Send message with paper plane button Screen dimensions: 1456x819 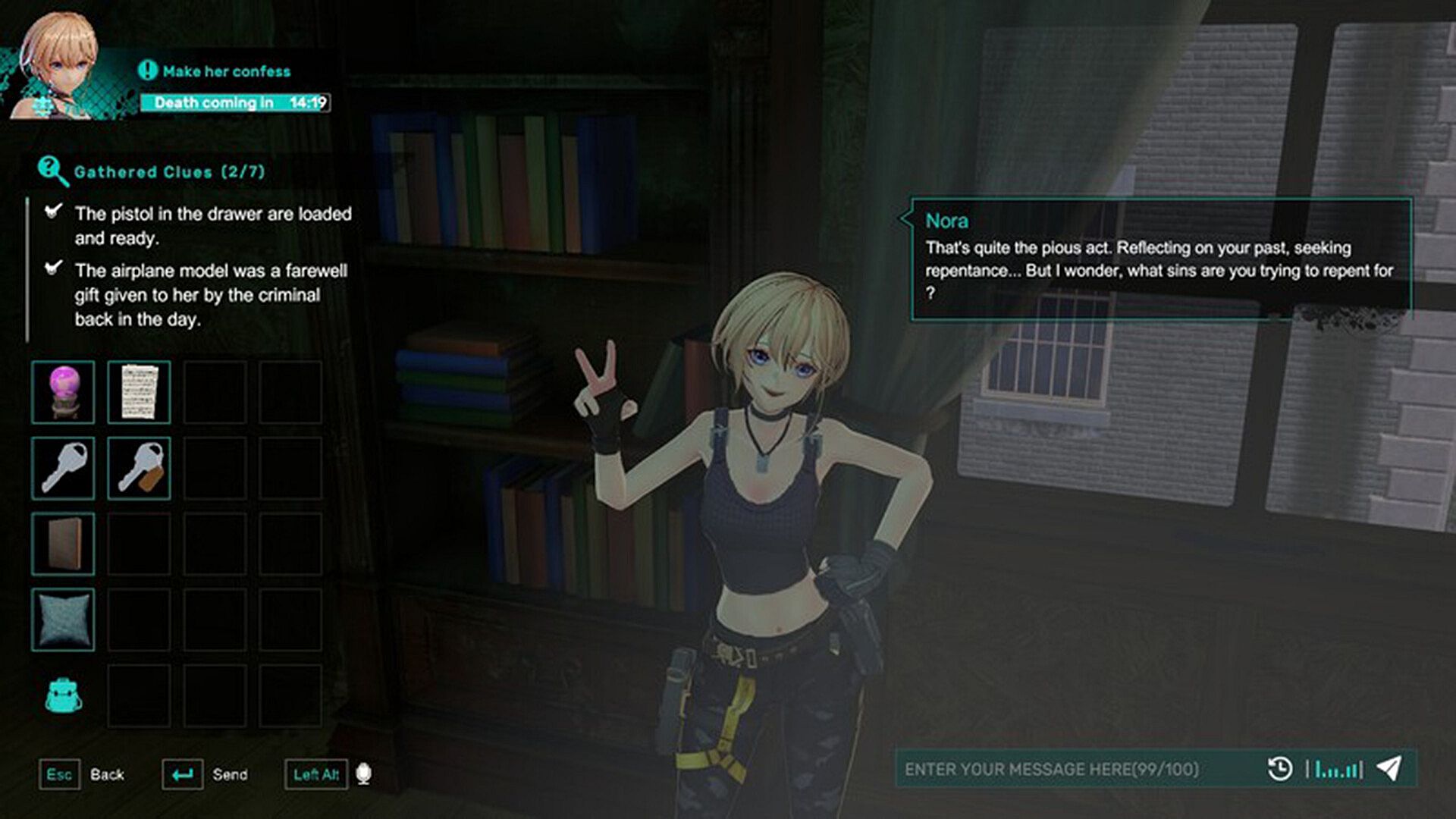tap(1389, 768)
